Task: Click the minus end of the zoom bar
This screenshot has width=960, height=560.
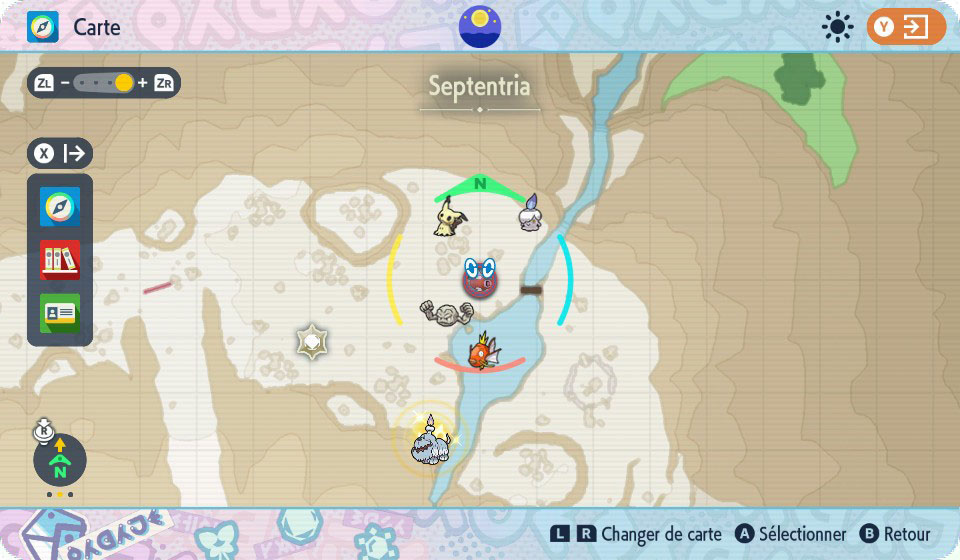Action: 65,83
